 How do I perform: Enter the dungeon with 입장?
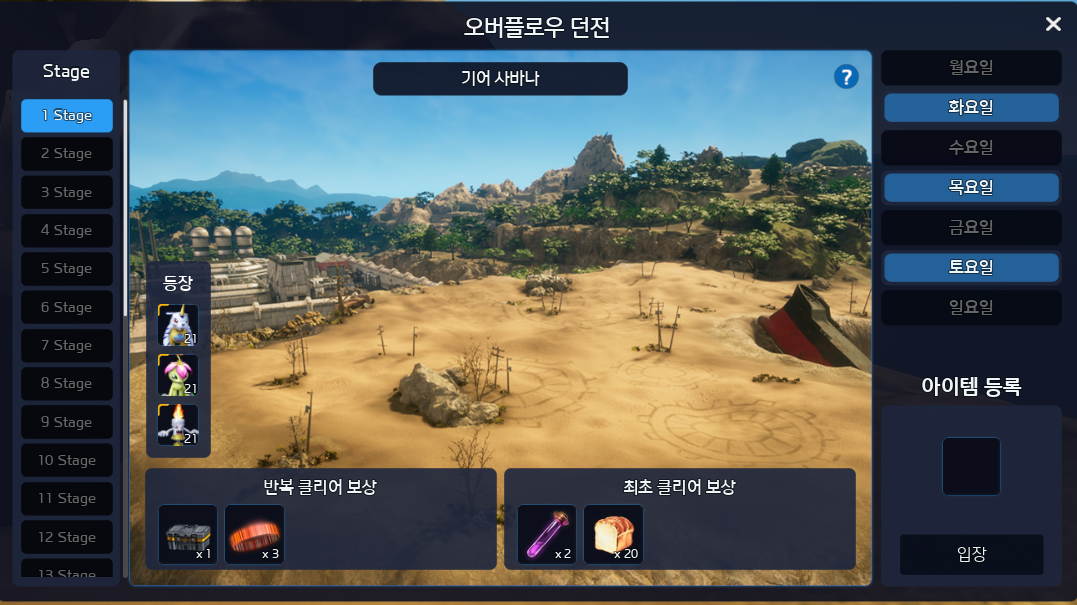point(971,555)
